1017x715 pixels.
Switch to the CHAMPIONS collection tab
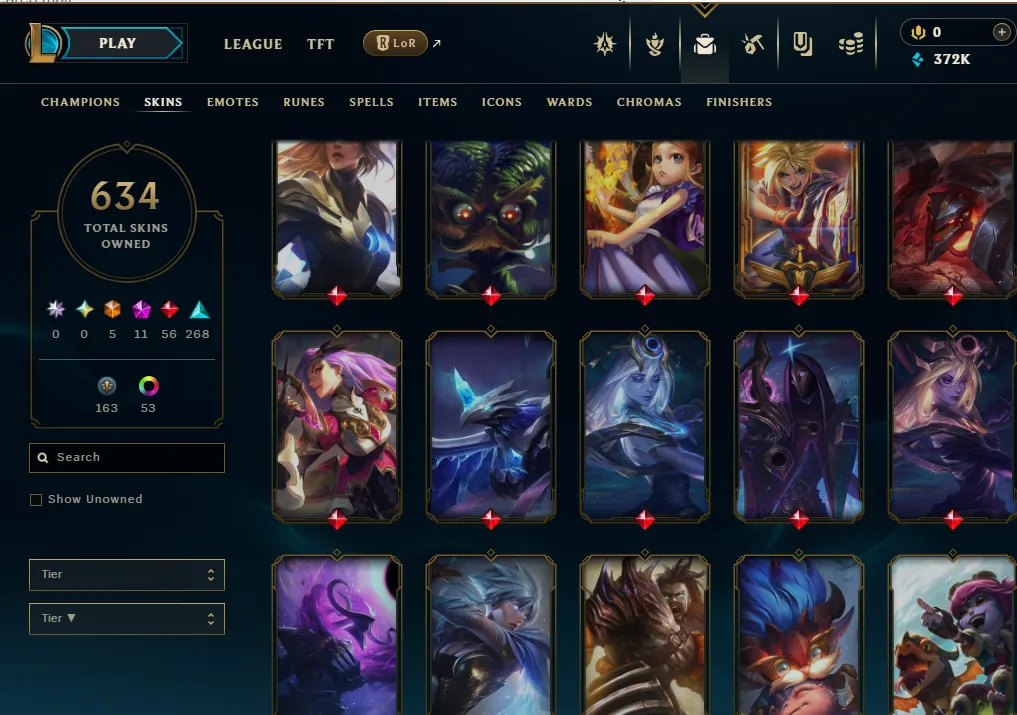80,102
